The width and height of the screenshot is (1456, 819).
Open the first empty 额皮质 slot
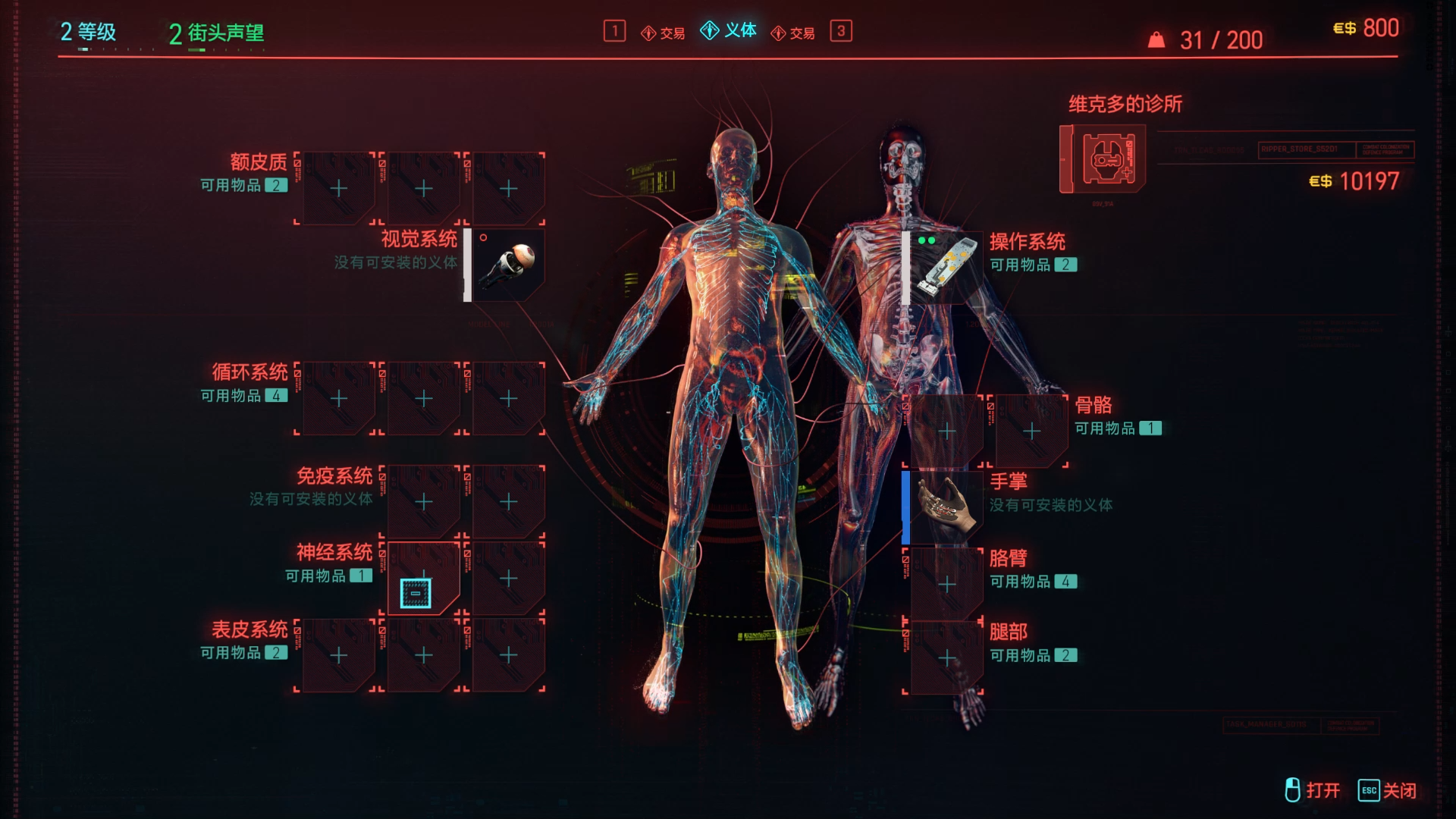tap(337, 188)
